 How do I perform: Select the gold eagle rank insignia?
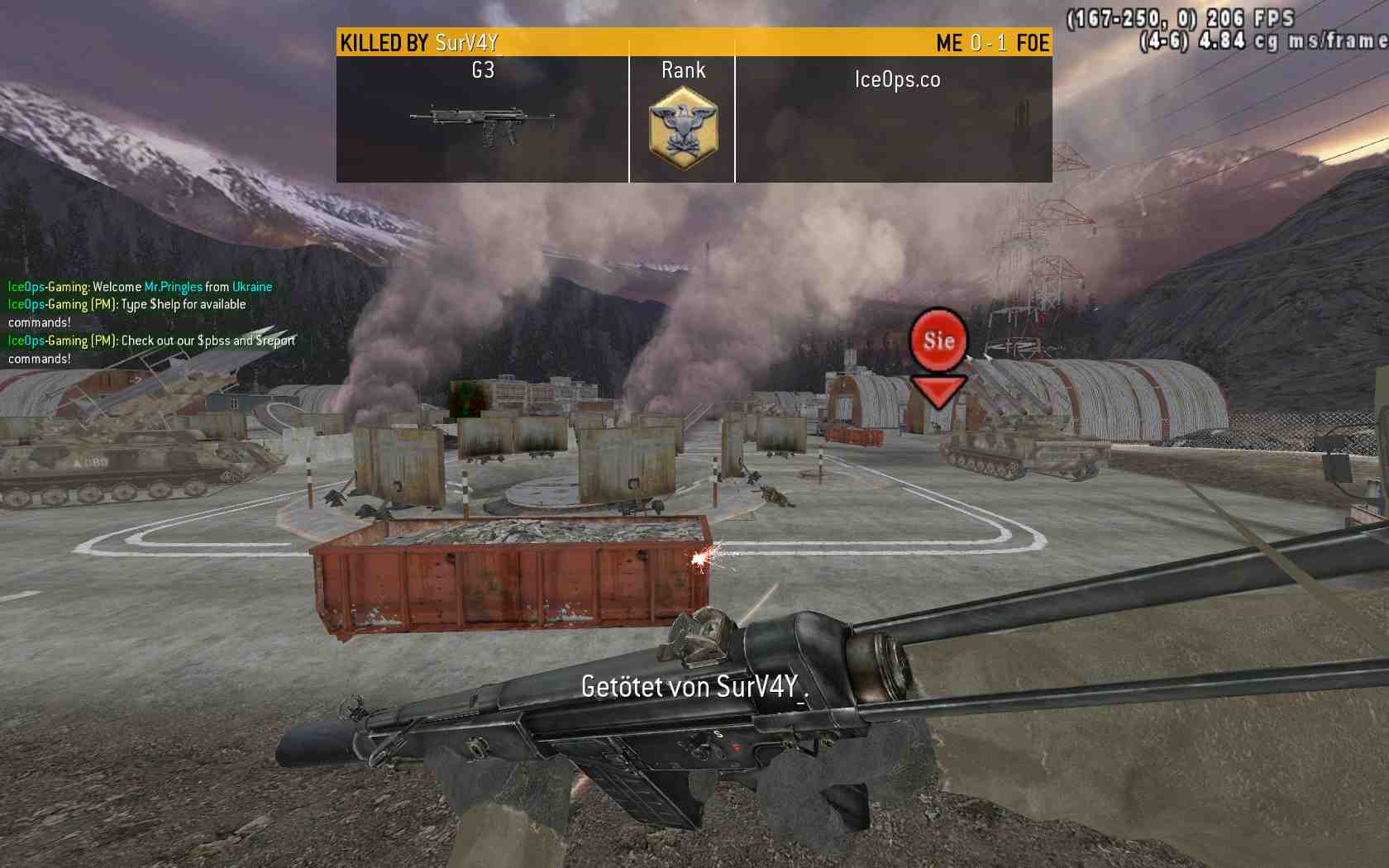683,128
